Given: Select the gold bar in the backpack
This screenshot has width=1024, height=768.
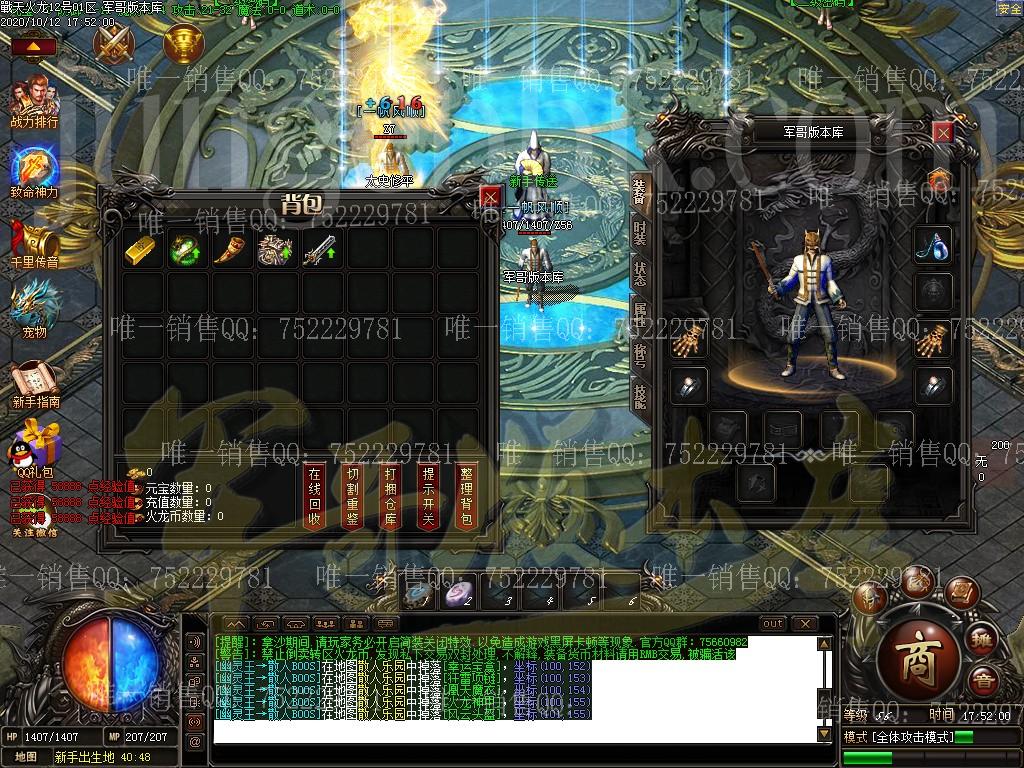Looking at the screenshot, I should 140,250.
